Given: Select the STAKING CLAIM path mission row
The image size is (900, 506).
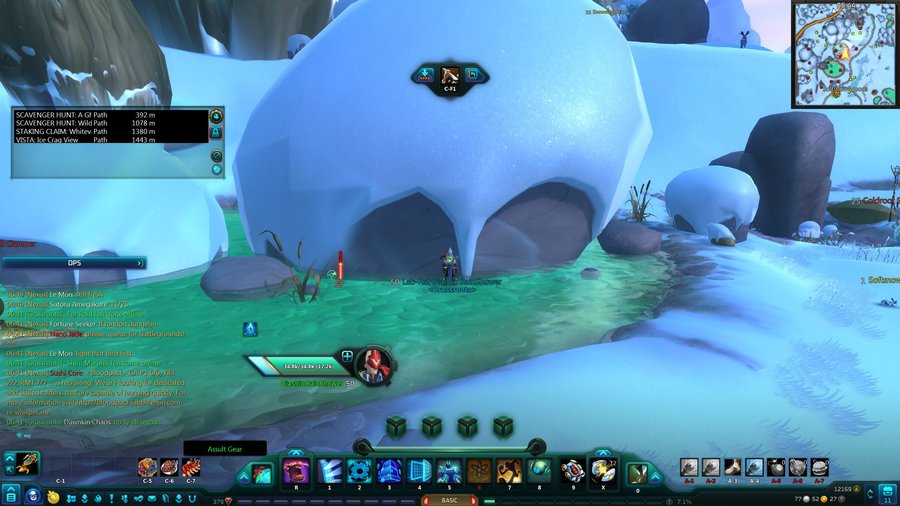Looking at the screenshot, I should 108,131.
